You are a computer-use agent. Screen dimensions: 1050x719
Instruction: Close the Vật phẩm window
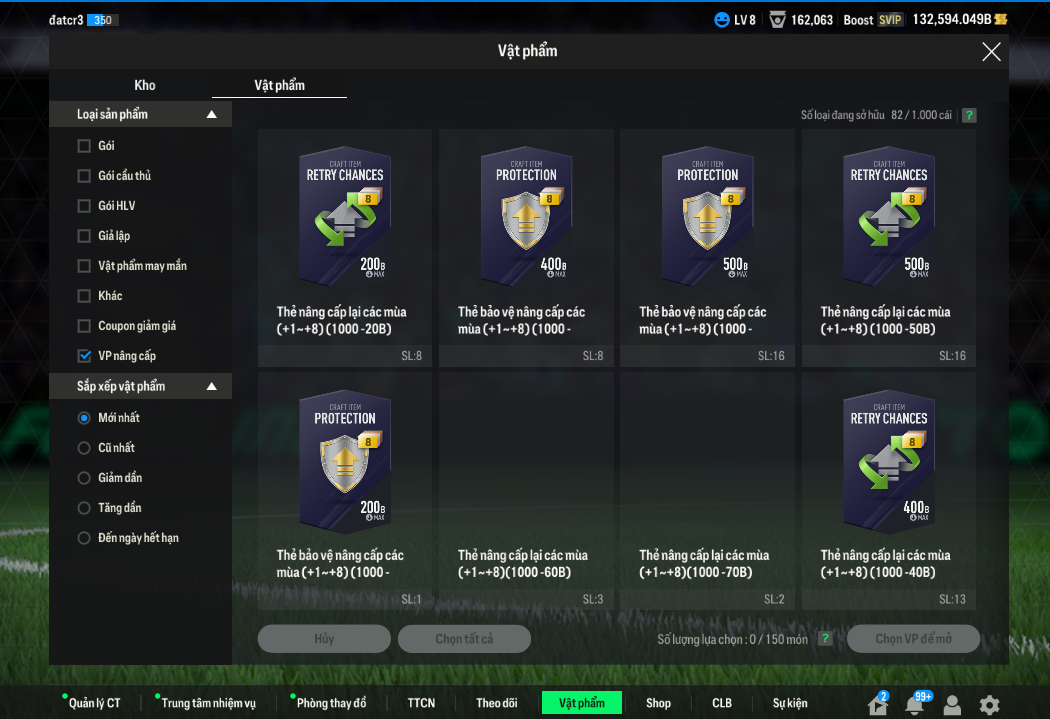991,52
